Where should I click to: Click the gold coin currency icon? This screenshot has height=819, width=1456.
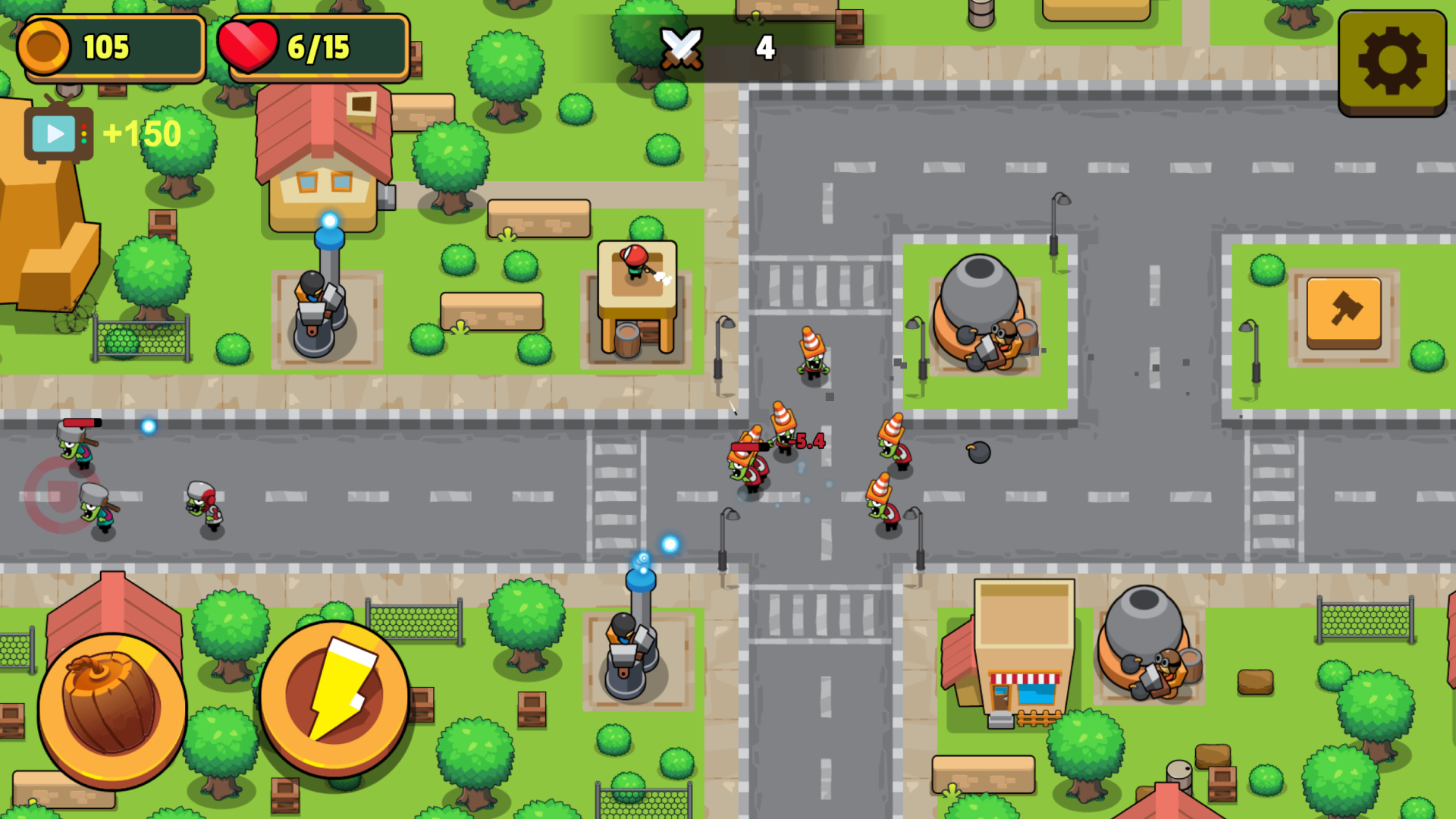(x=47, y=47)
